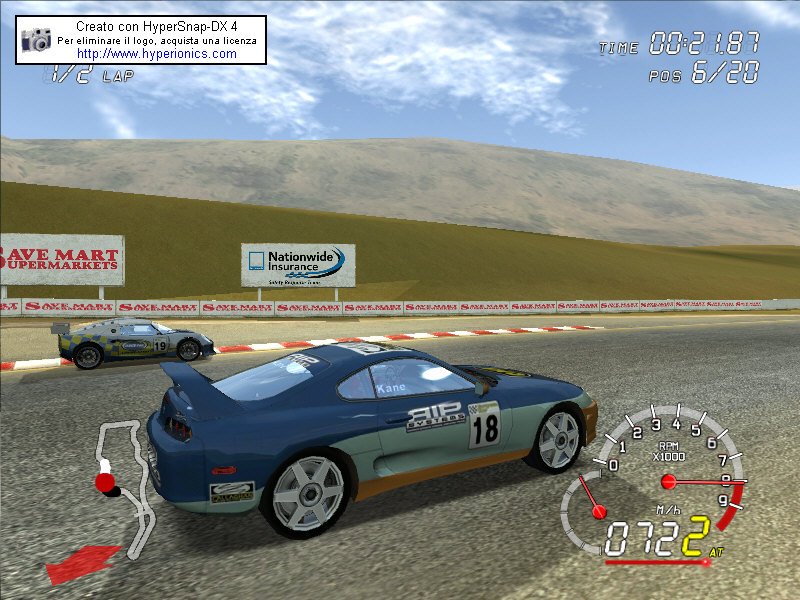Open the hyperionics.com link in watermark
This screenshot has width=800, height=600.
coord(157,54)
